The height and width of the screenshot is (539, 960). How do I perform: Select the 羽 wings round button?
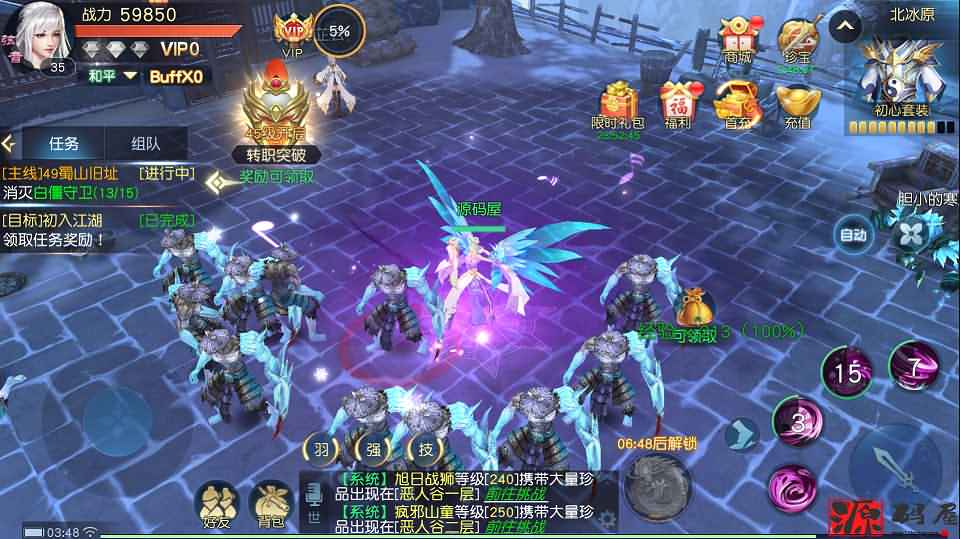pyautogui.click(x=320, y=450)
